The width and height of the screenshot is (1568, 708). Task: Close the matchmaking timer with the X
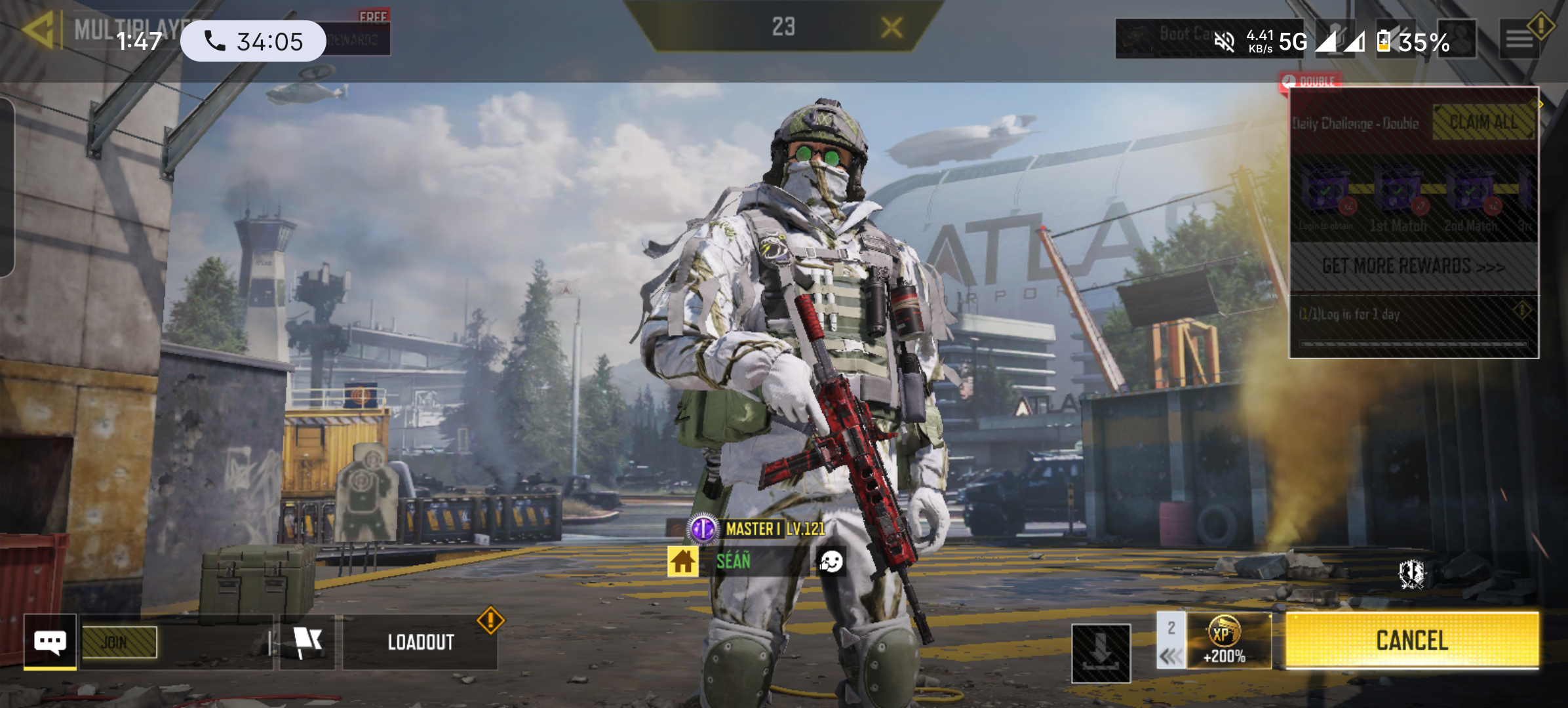pyautogui.click(x=892, y=28)
